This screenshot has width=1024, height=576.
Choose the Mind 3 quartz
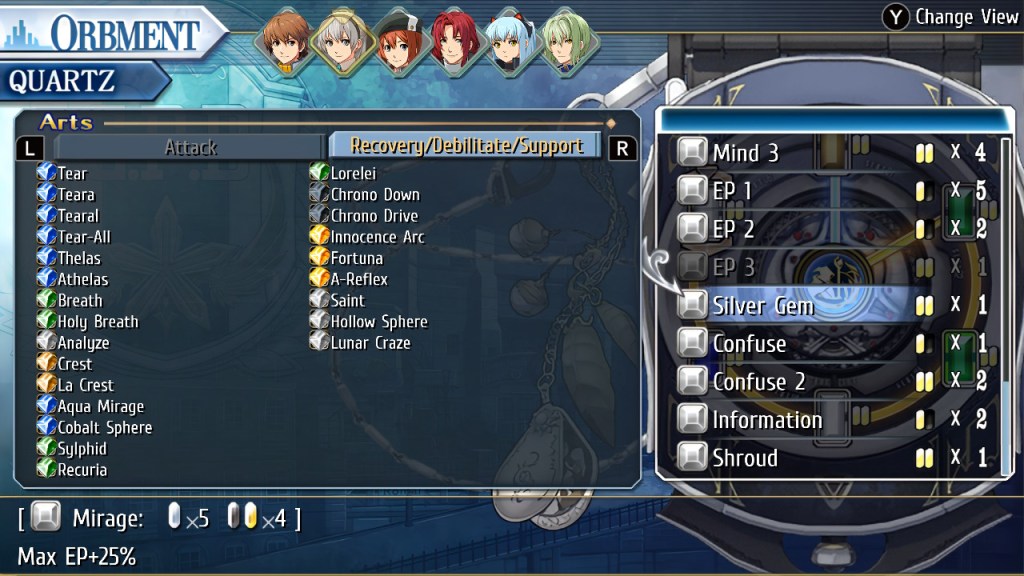[x=745, y=153]
